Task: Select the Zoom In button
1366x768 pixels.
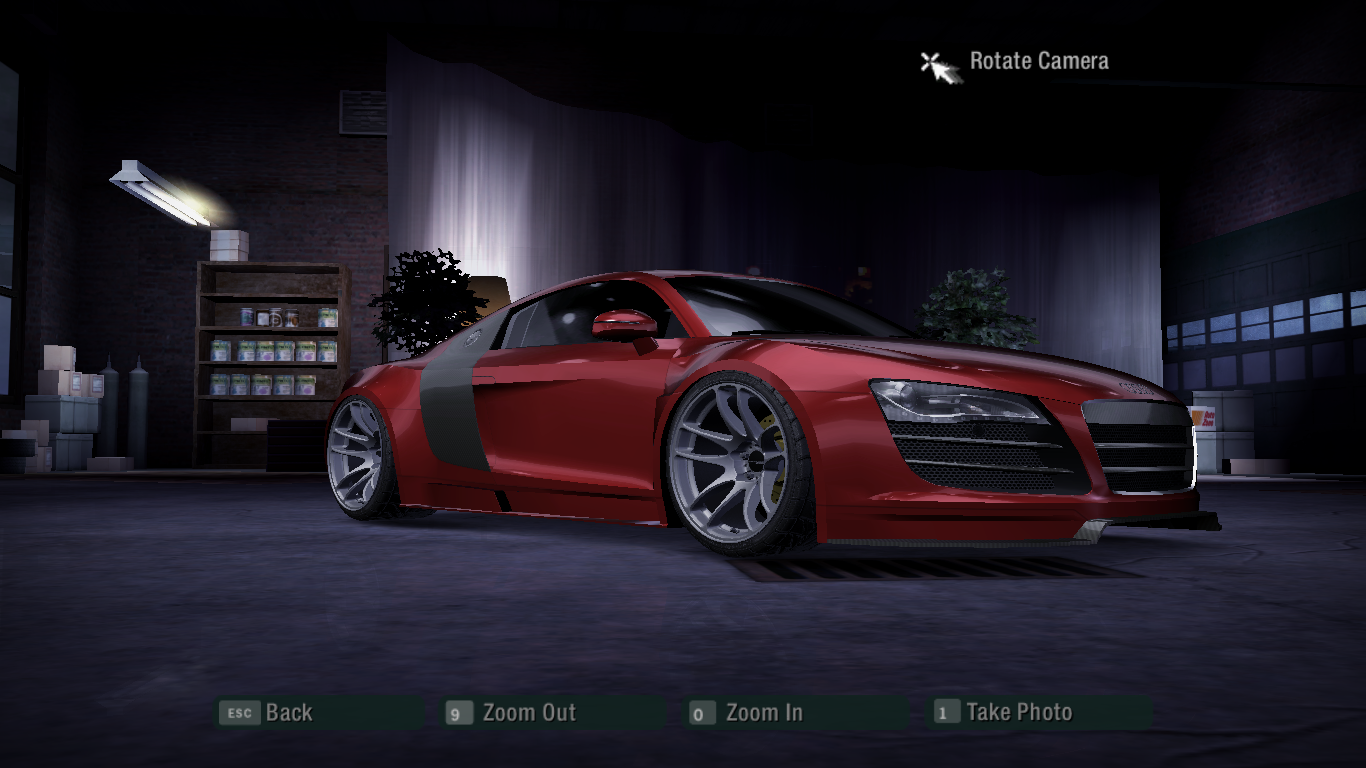Action: click(763, 713)
